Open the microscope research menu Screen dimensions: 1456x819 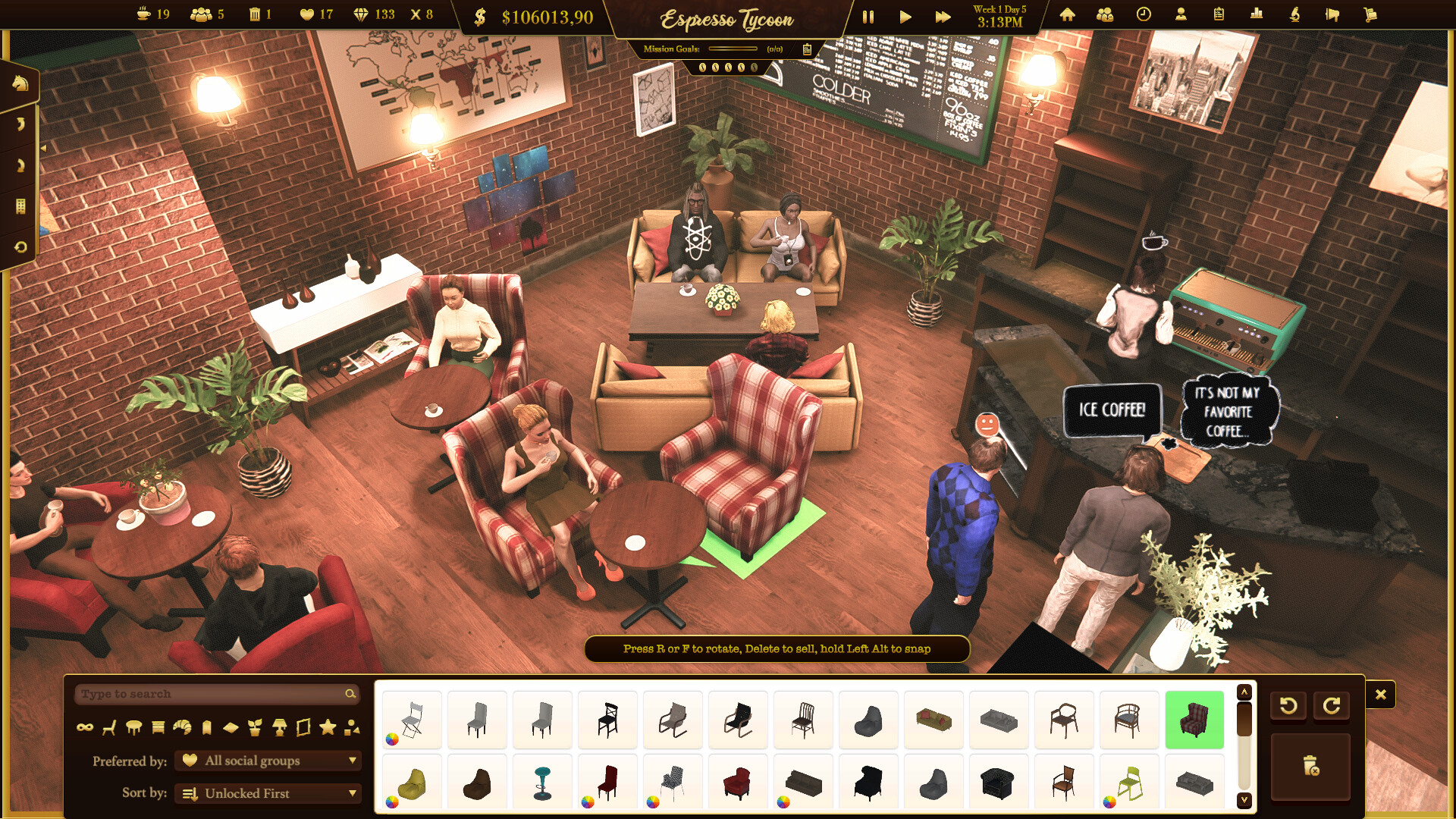pos(1294,14)
